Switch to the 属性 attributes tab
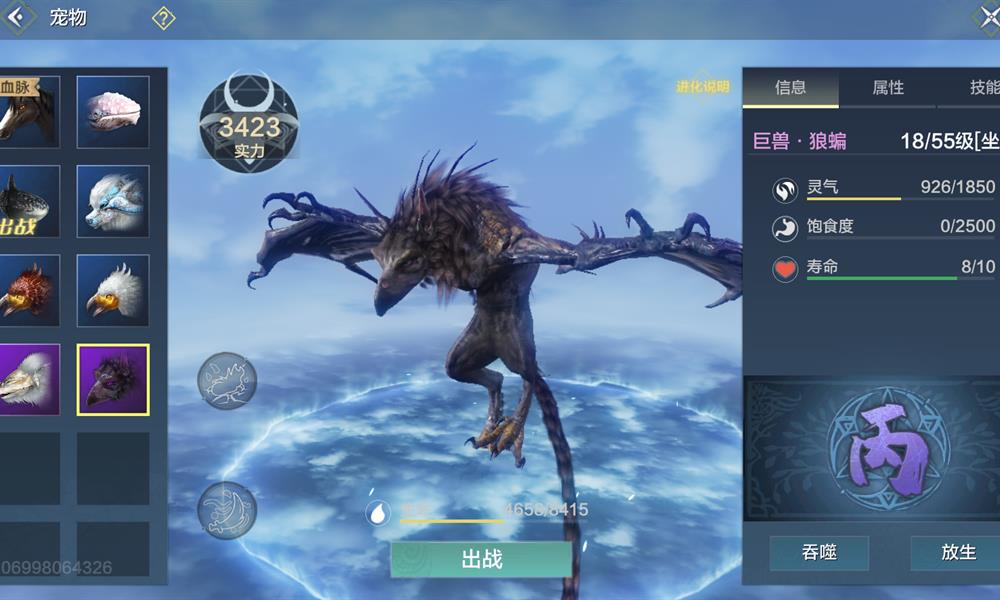Viewport: 1000px width, 600px height. click(x=888, y=88)
